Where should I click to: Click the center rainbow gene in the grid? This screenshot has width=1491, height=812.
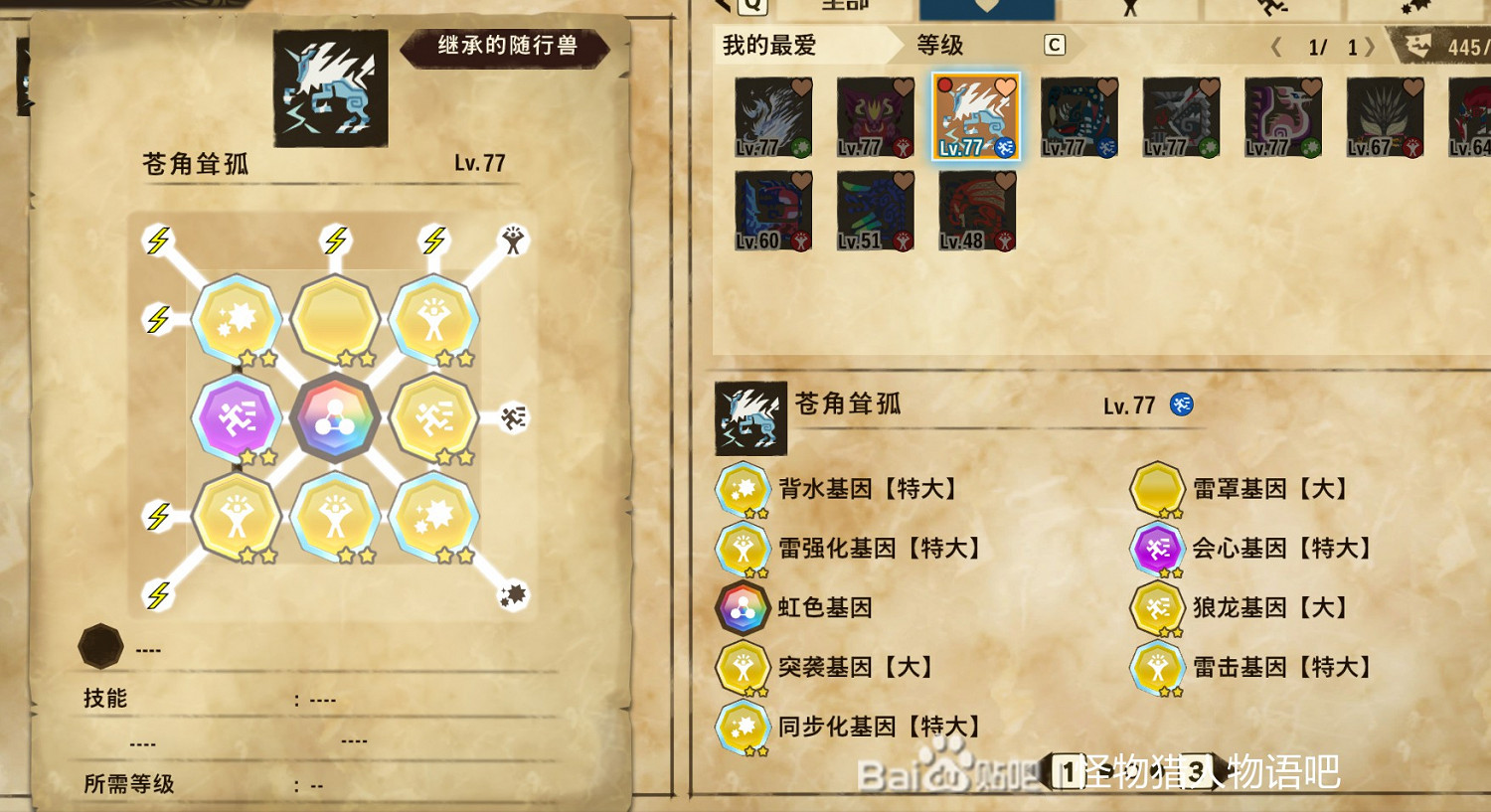tap(336, 417)
